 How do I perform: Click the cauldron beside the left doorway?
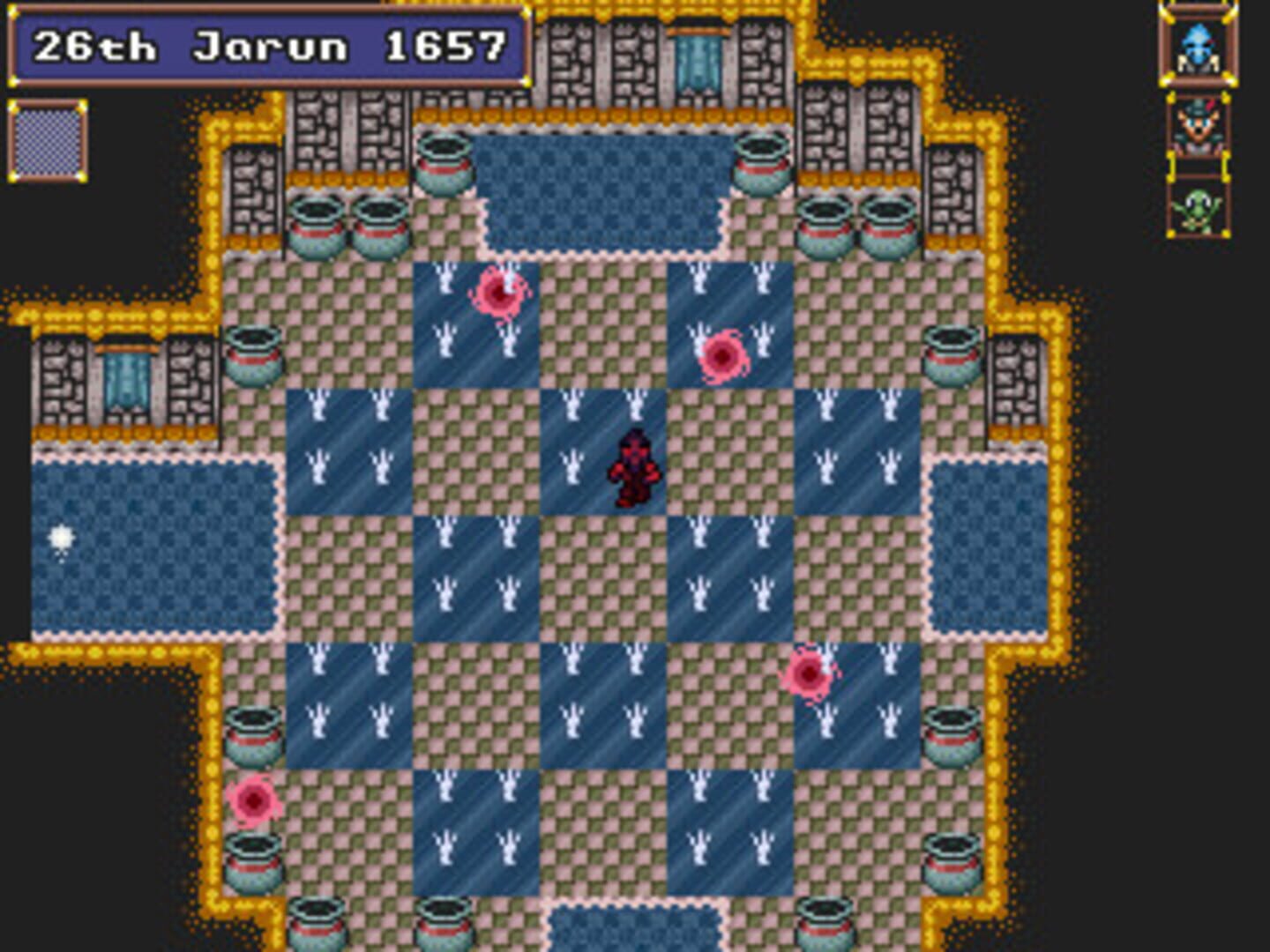click(x=254, y=353)
